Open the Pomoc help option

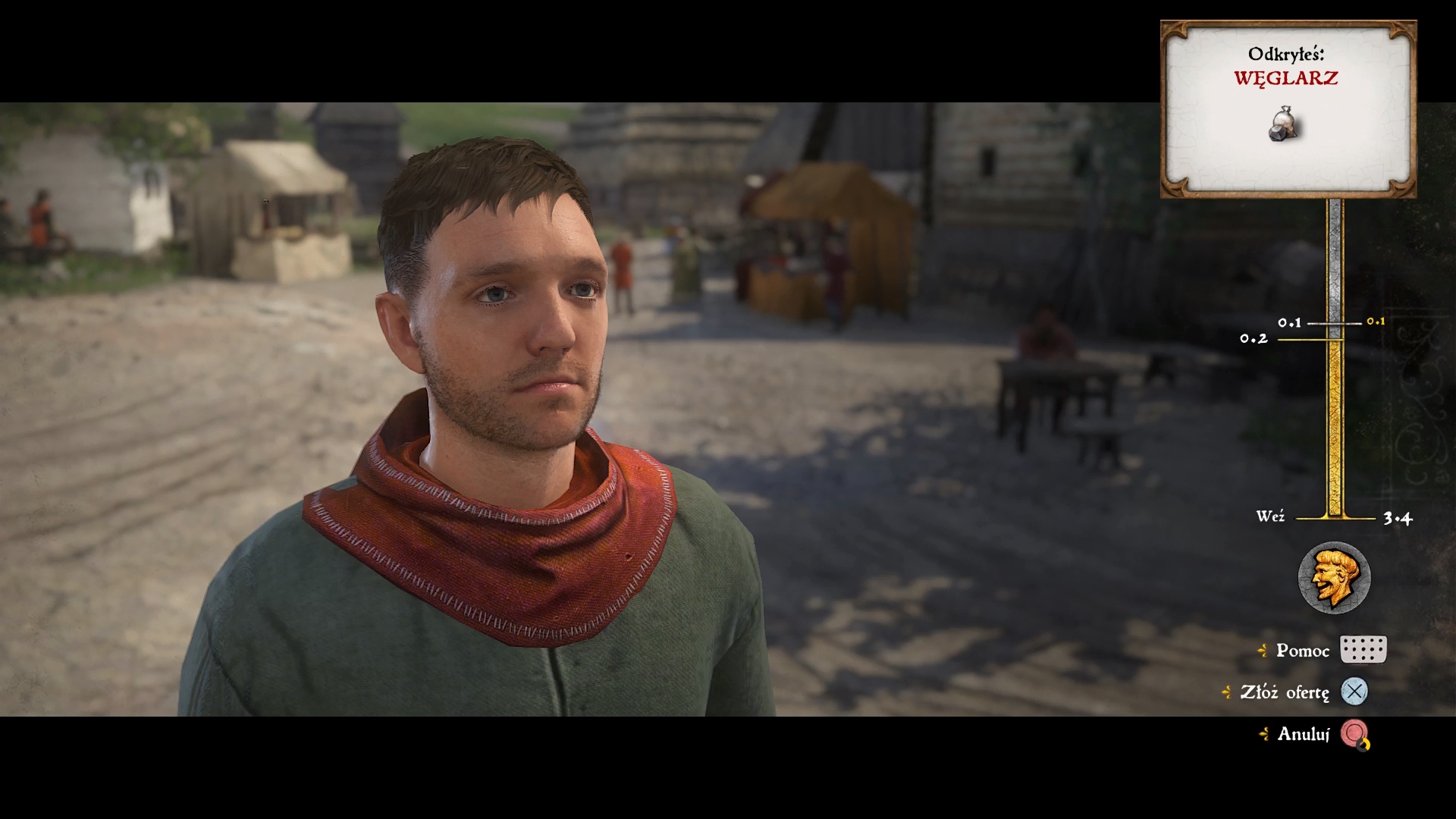click(x=1303, y=651)
